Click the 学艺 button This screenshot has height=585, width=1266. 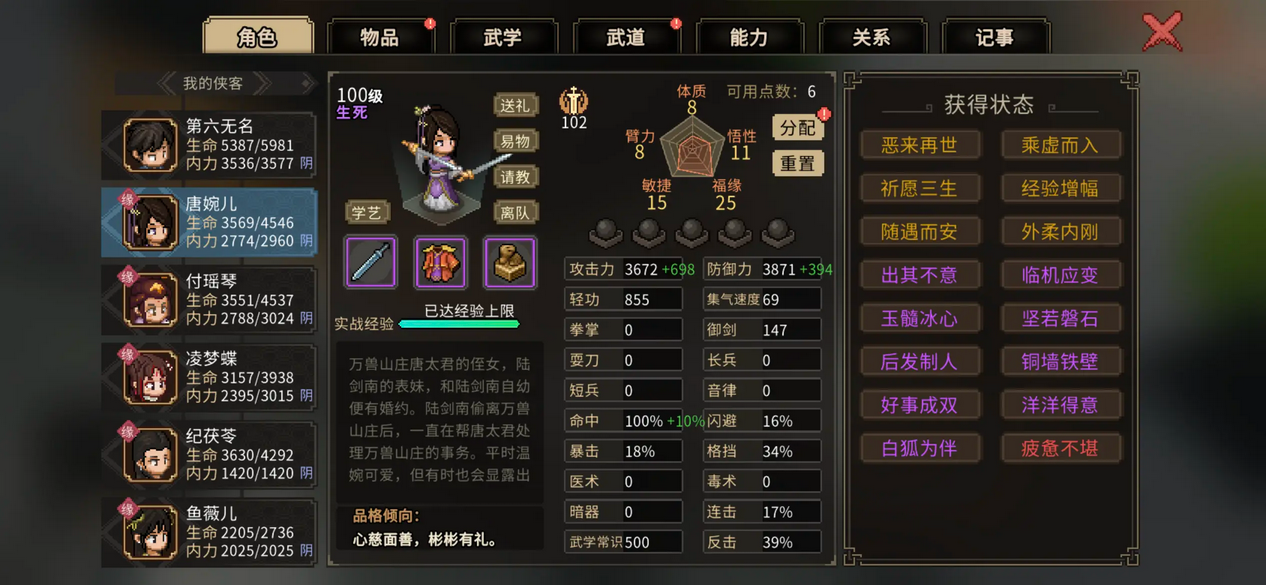(x=367, y=212)
